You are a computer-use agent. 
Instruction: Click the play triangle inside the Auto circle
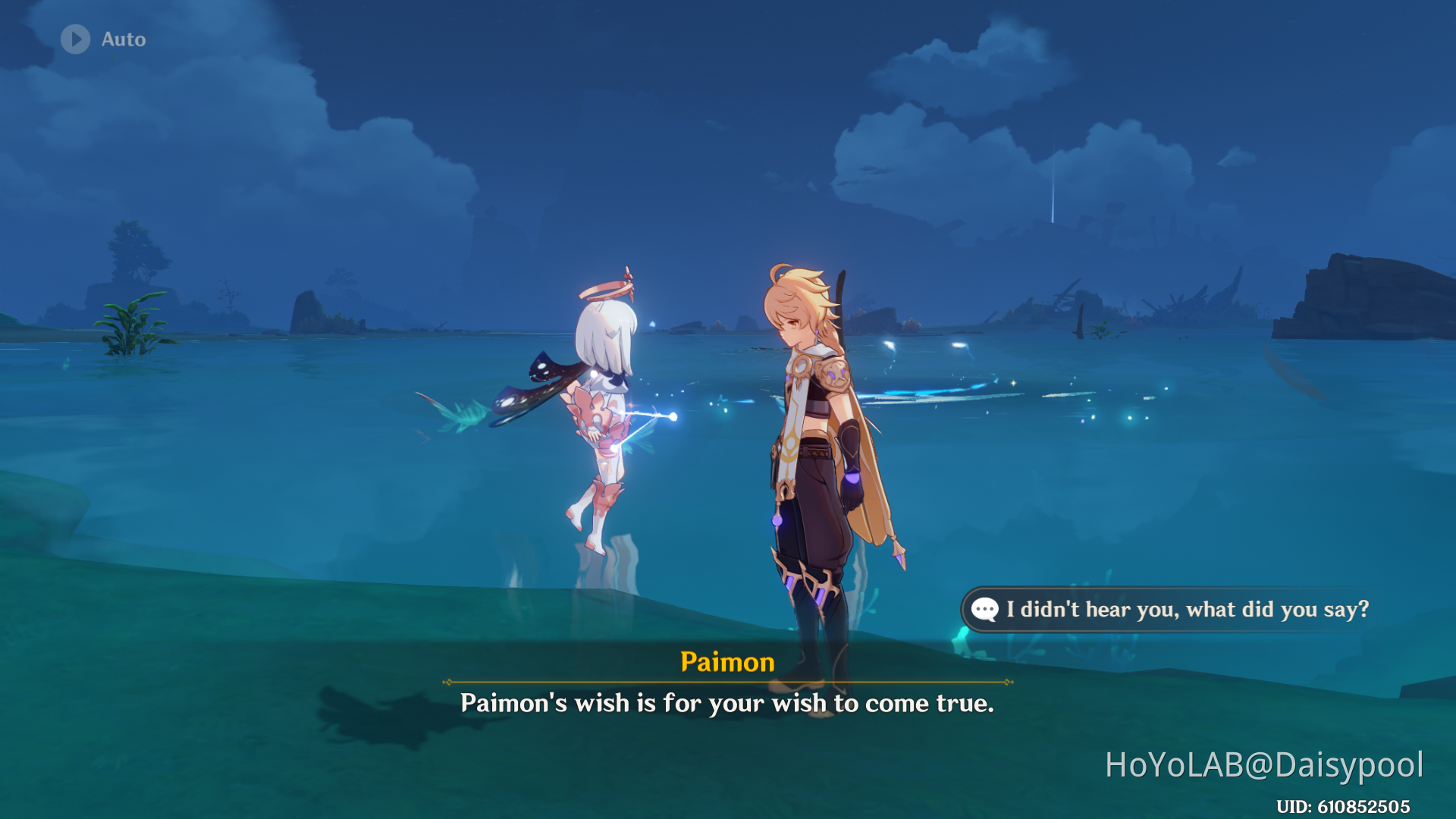pyautogui.click(x=75, y=39)
